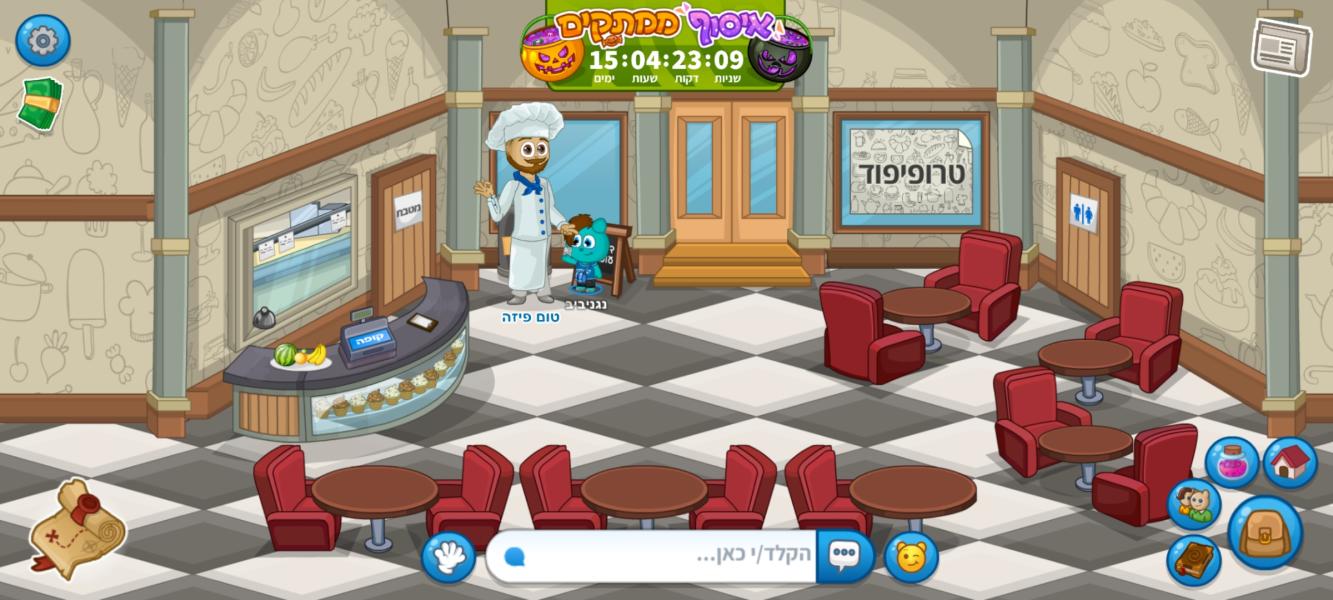Open the pink potion jar icon
The width and height of the screenshot is (1333, 600).
click(x=1231, y=463)
